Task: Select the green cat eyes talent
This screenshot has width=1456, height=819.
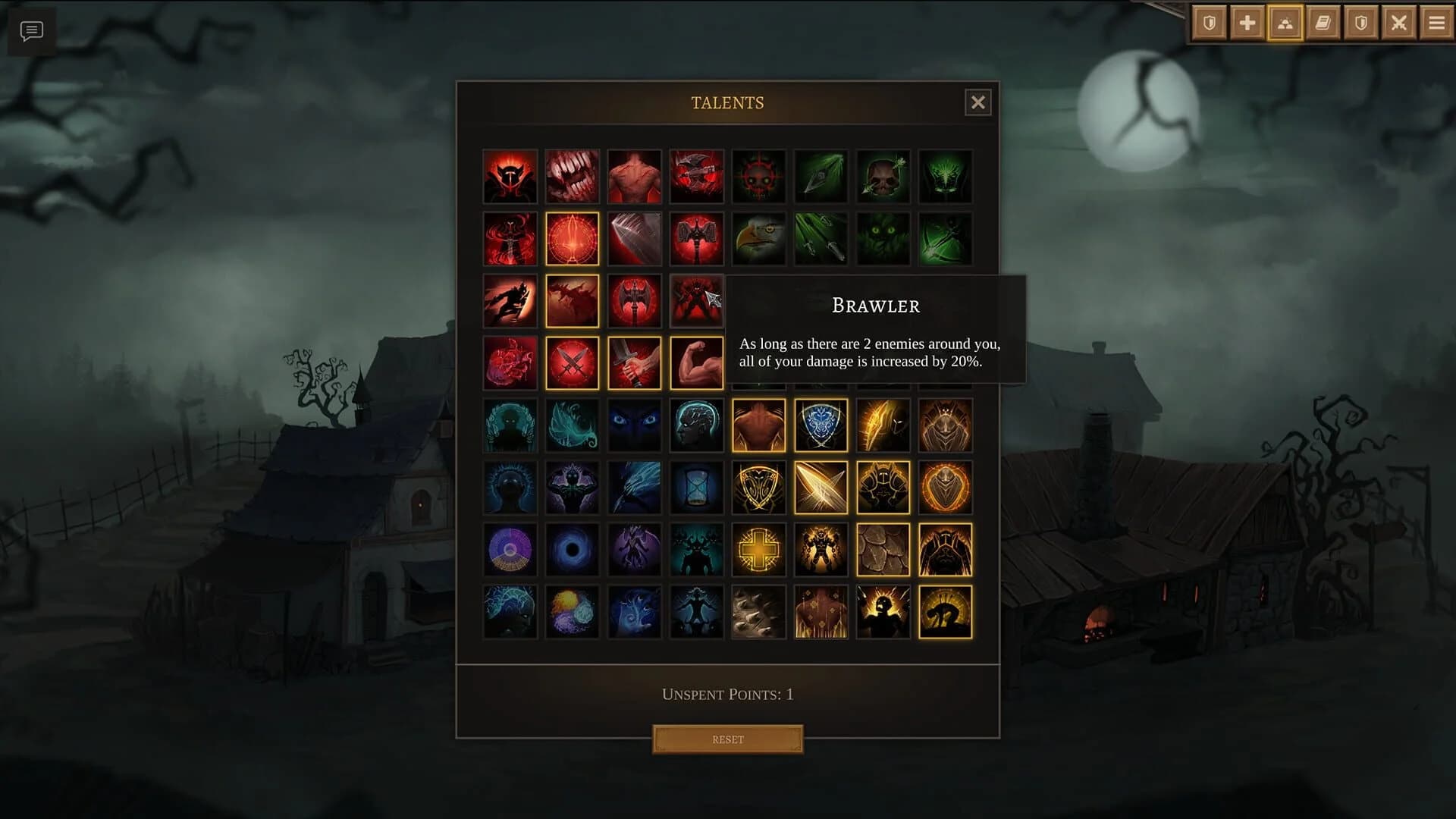Action: (883, 238)
